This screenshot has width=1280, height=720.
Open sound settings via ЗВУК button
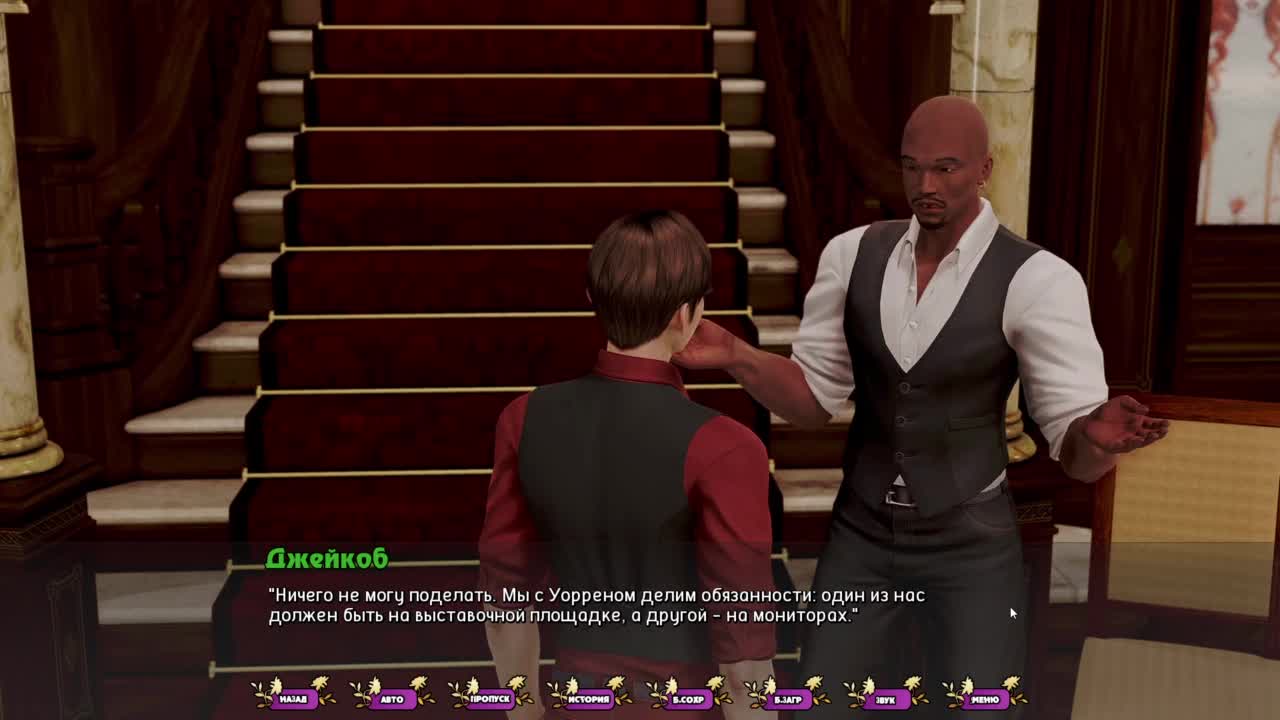pos(885,699)
